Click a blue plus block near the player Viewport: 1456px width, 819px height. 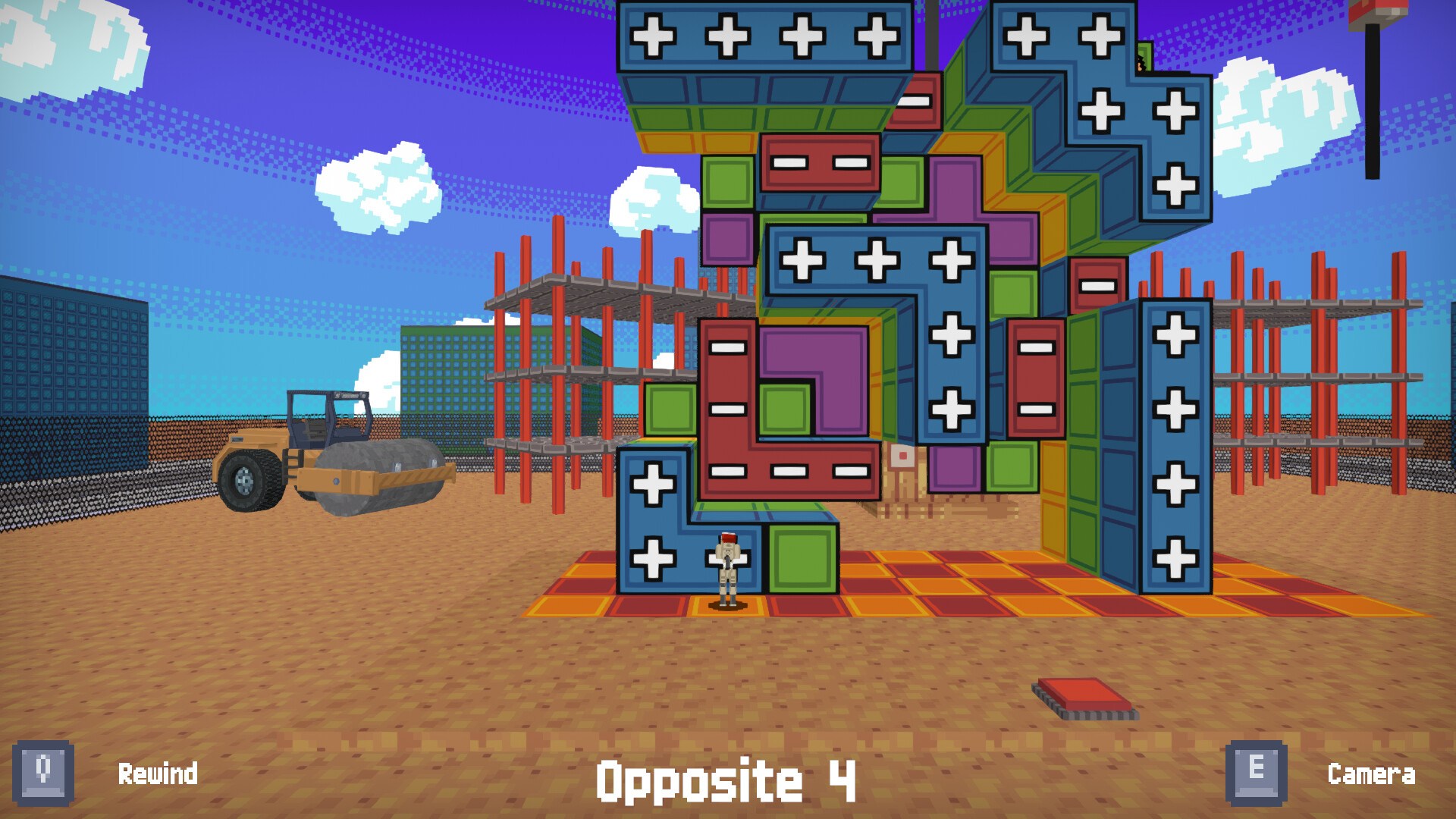coord(652,561)
